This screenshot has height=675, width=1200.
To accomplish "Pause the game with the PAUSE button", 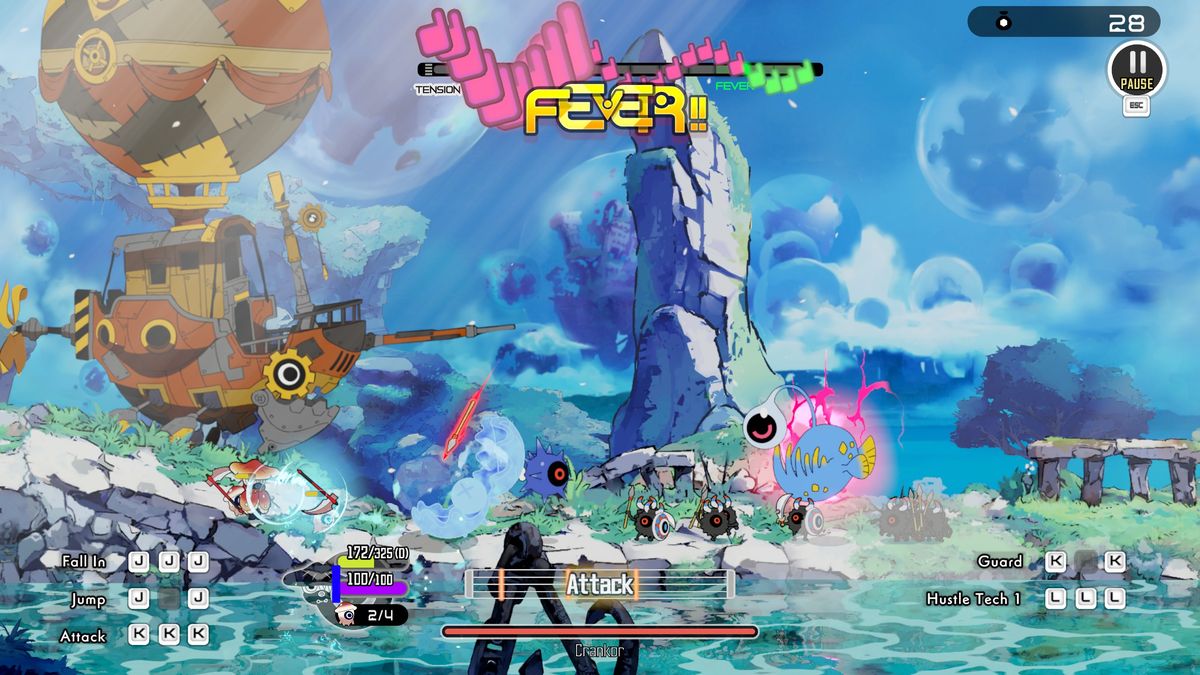I will [x=1136, y=70].
